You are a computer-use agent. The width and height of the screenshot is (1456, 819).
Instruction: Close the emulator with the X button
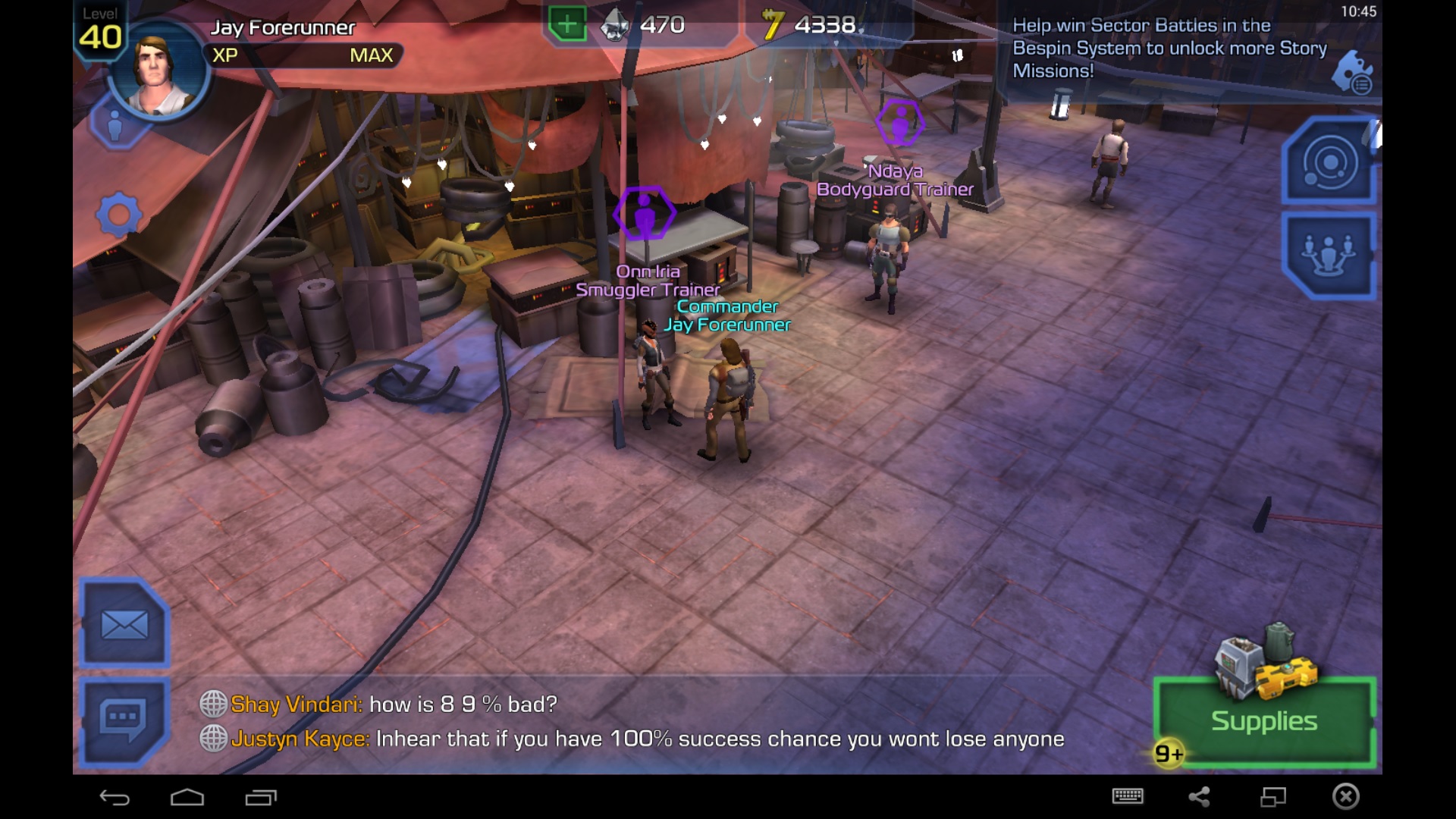click(1346, 796)
